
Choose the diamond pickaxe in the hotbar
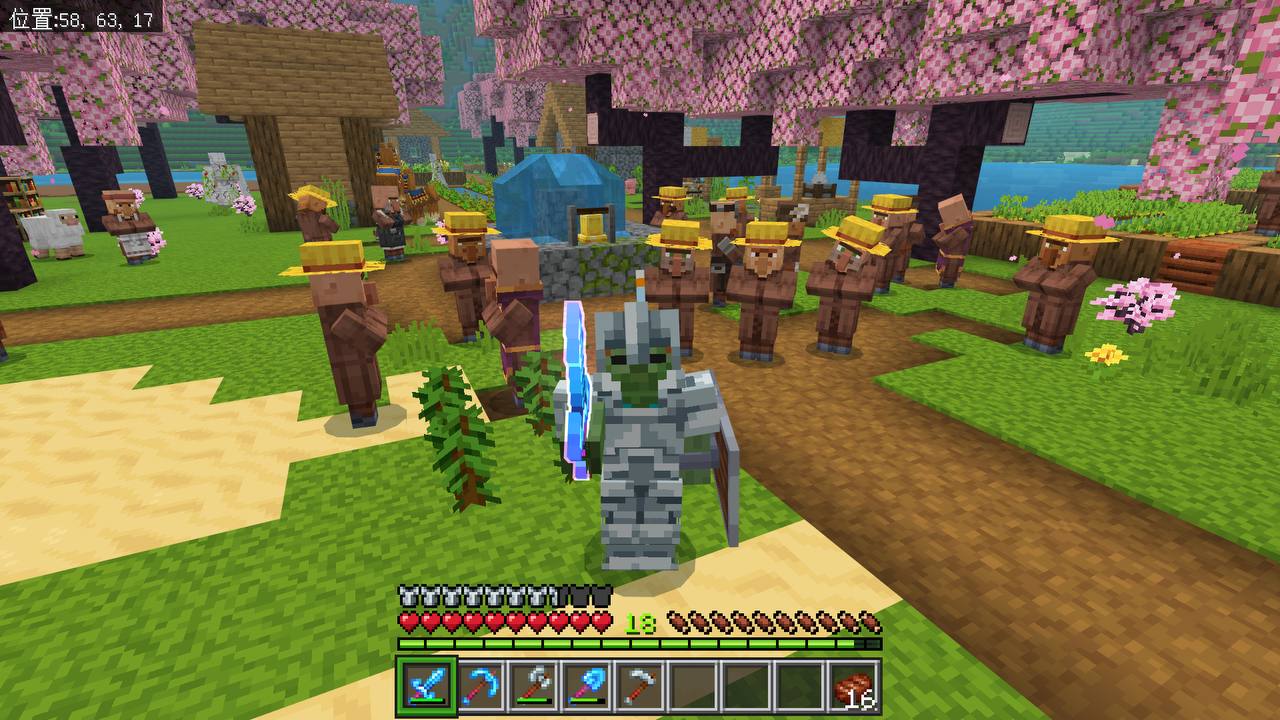(480, 686)
